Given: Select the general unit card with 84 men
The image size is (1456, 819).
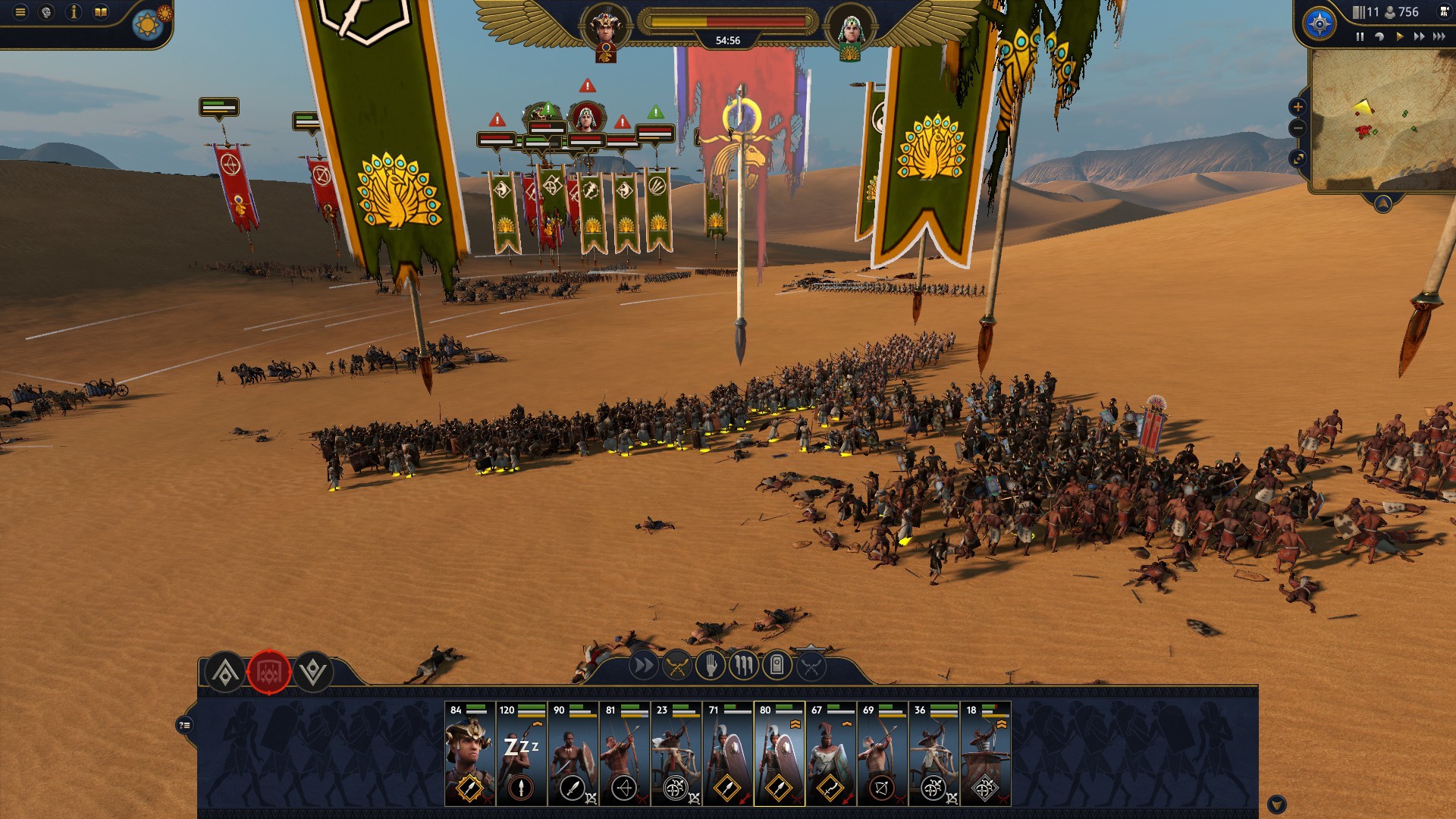Looking at the screenshot, I should click(469, 754).
